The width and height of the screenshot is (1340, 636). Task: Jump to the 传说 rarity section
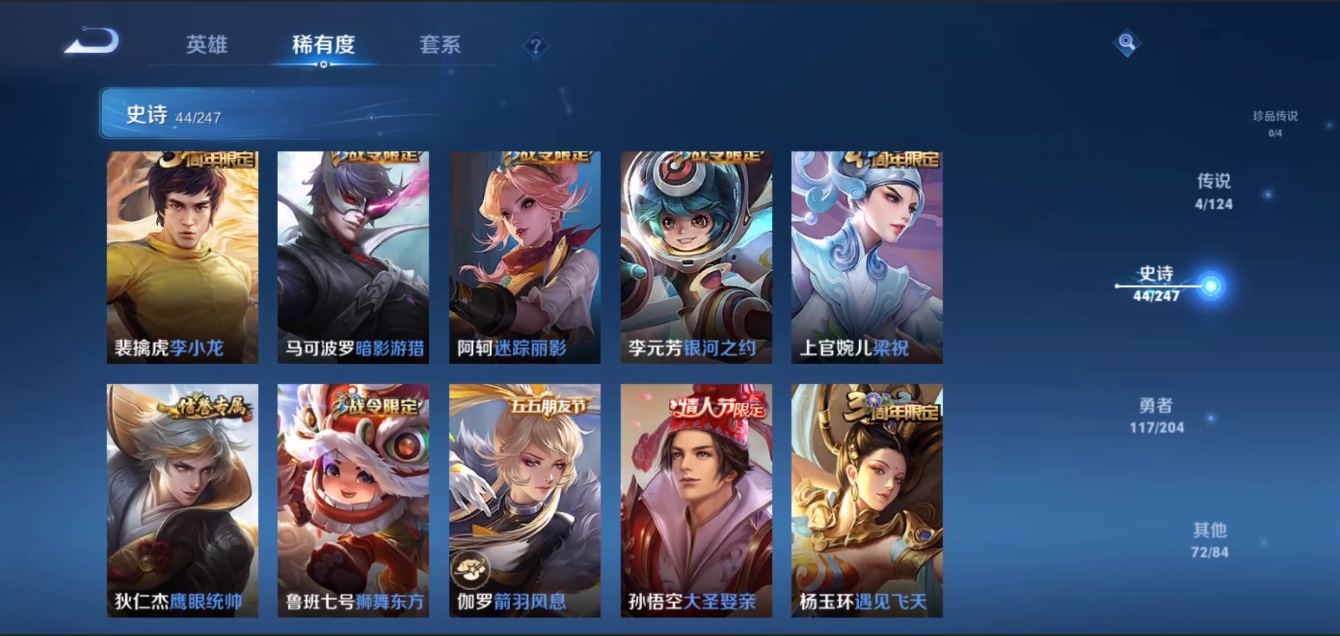coord(1214,190)
